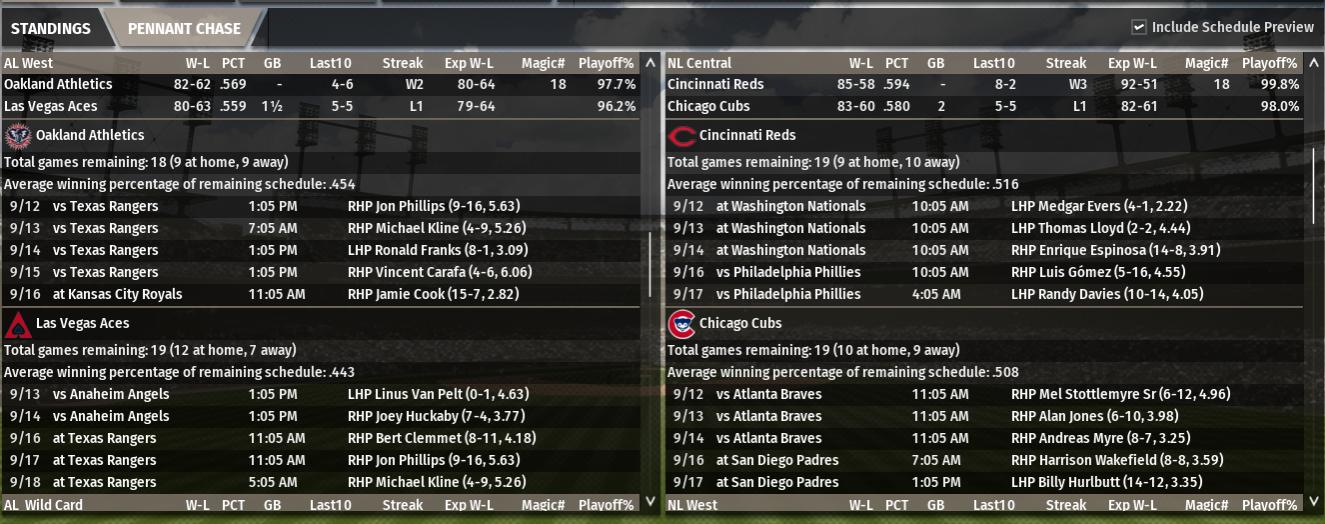The width and height of the screenshot is (1325, 524).
Task: Open the Pennant Chase tab
Action: coord(184,28)
